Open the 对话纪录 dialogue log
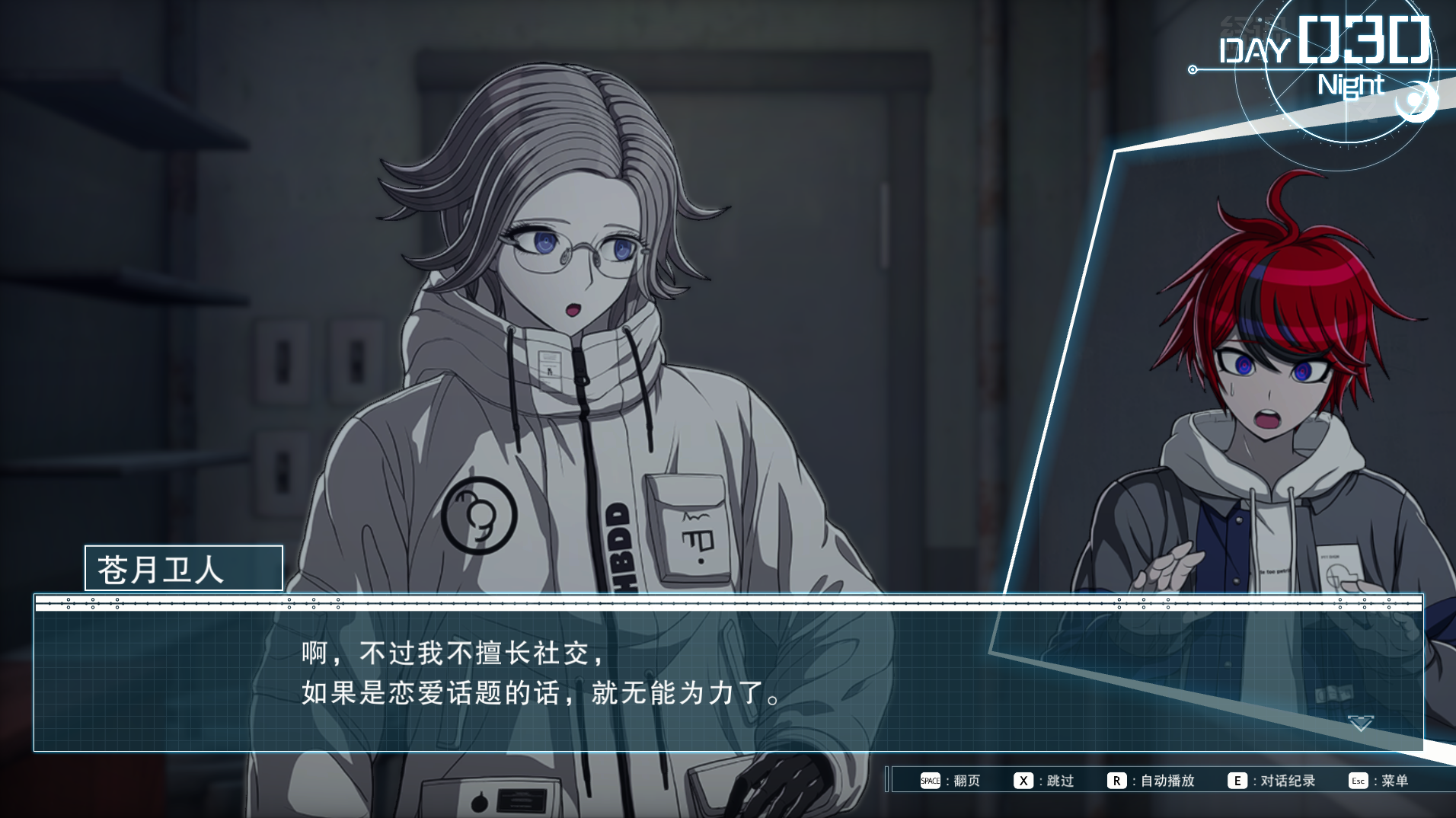The width and height of the screenshot is (1456, 818). pos(1272,781)
